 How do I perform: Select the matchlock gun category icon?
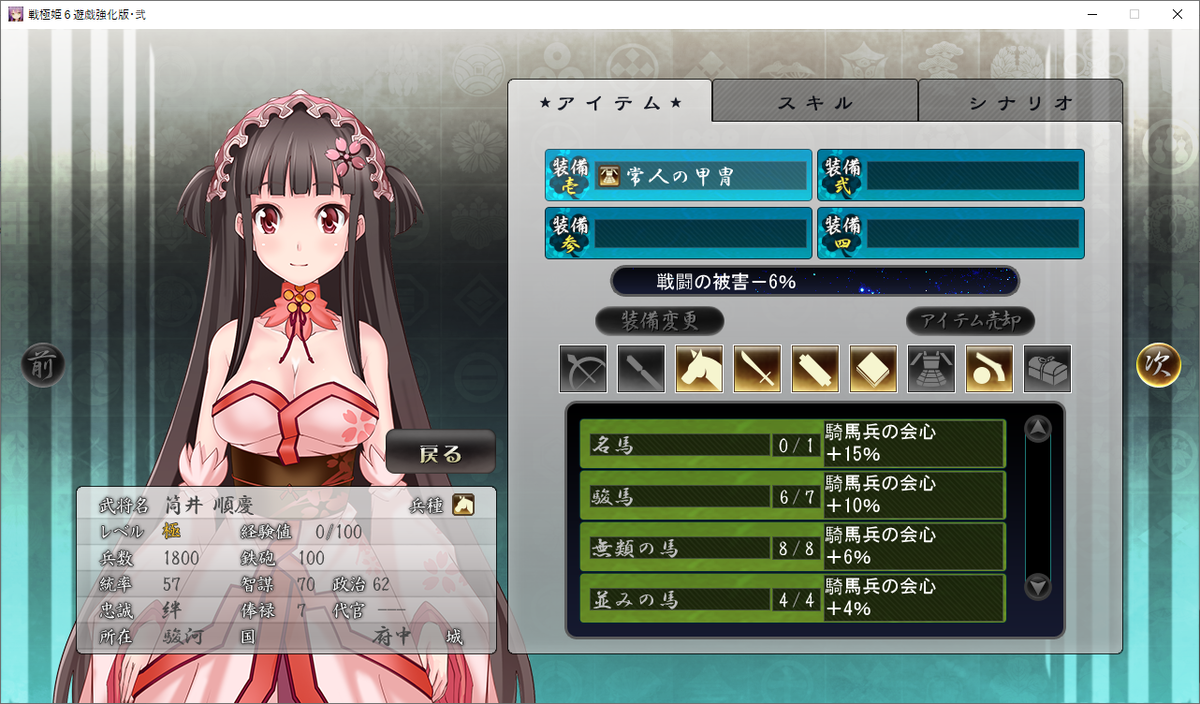click(989, 369)
